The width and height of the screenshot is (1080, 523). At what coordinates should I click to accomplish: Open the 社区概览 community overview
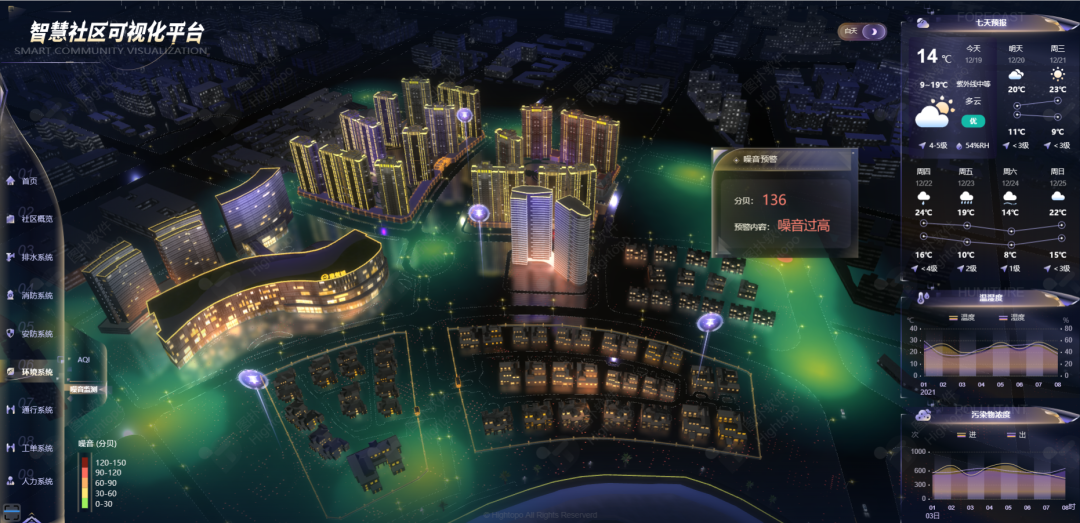coord(36,219)
